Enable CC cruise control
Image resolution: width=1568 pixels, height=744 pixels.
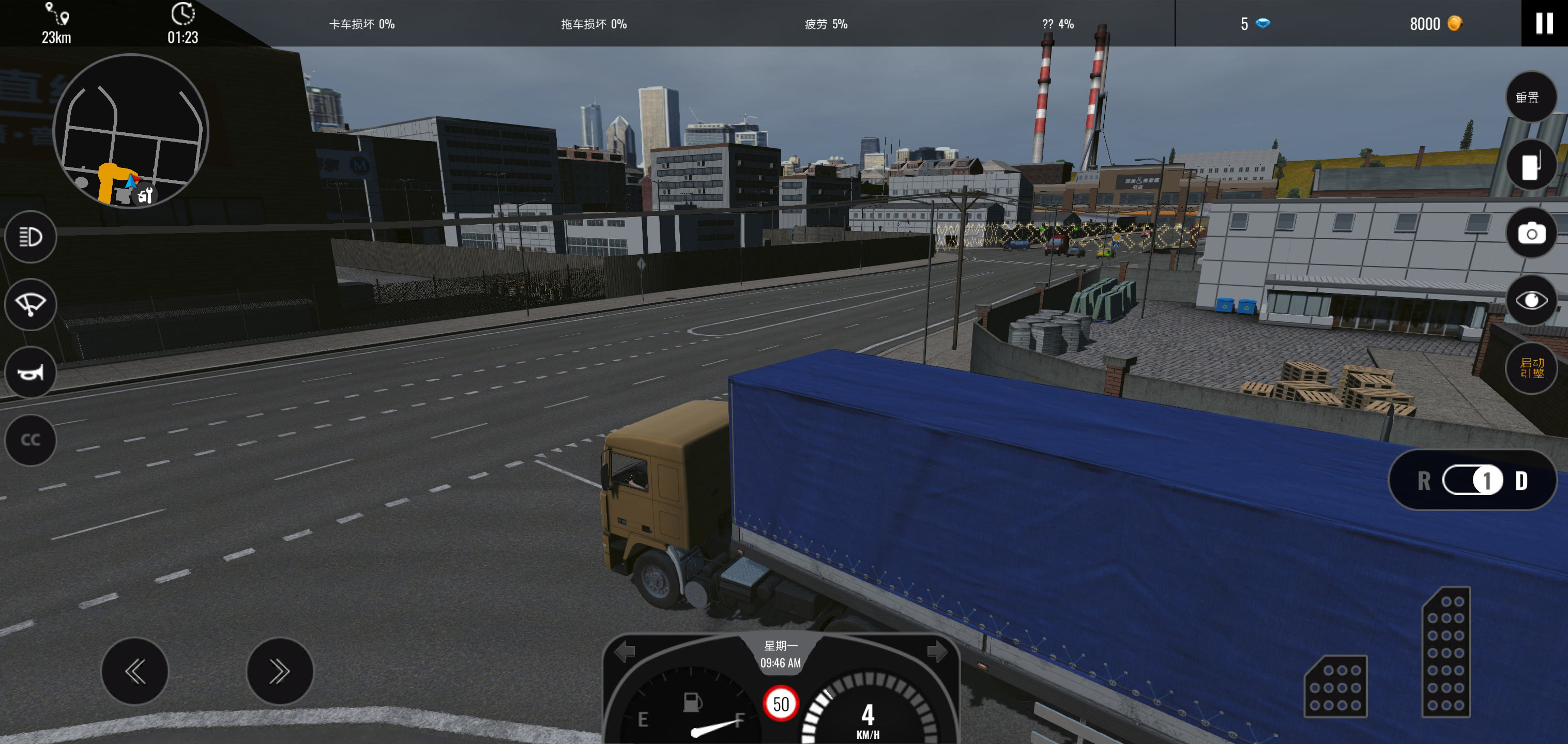click(31, 440)
